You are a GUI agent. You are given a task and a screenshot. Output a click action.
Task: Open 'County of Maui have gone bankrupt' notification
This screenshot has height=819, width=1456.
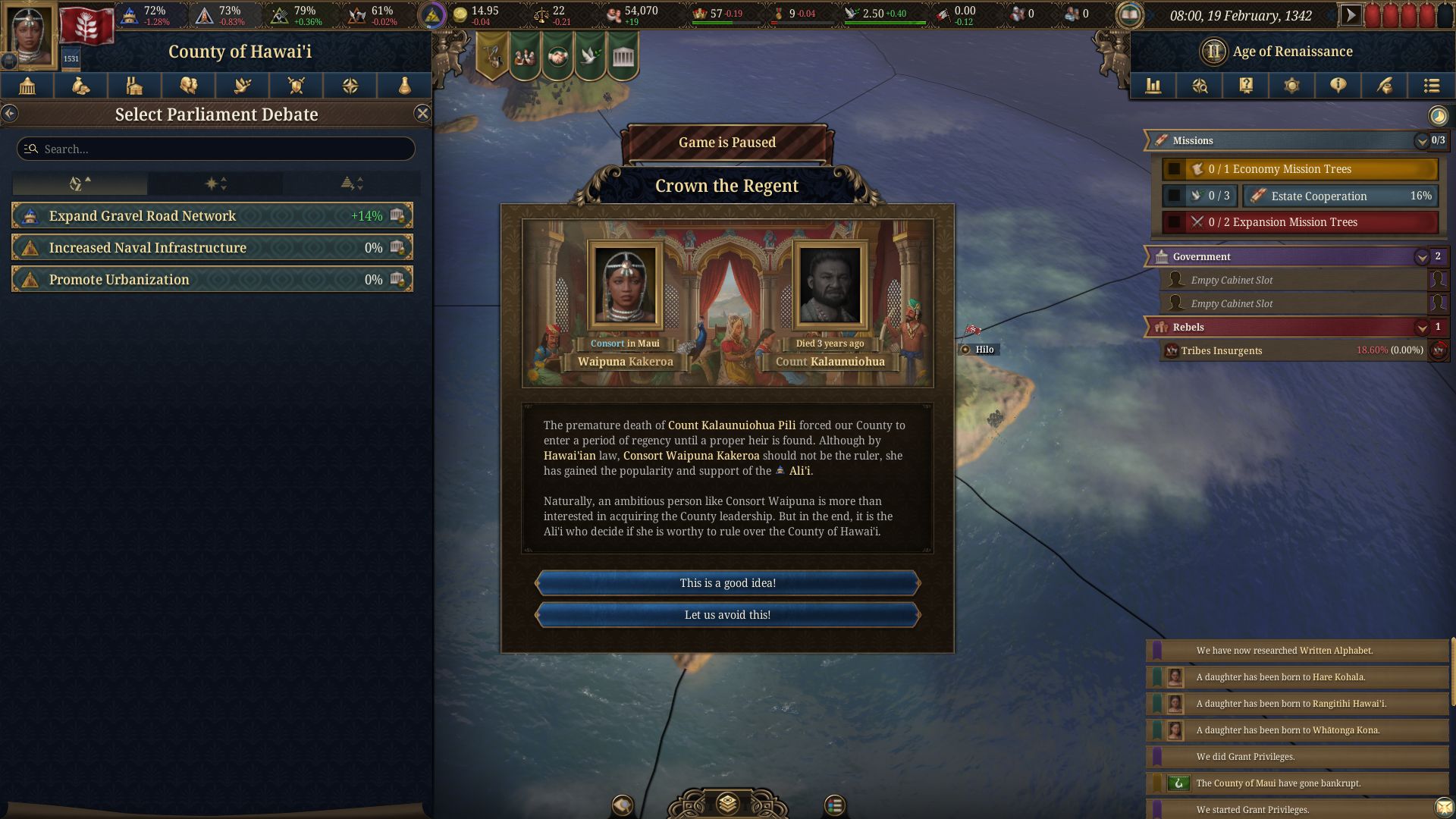[x=1297, y=783]
